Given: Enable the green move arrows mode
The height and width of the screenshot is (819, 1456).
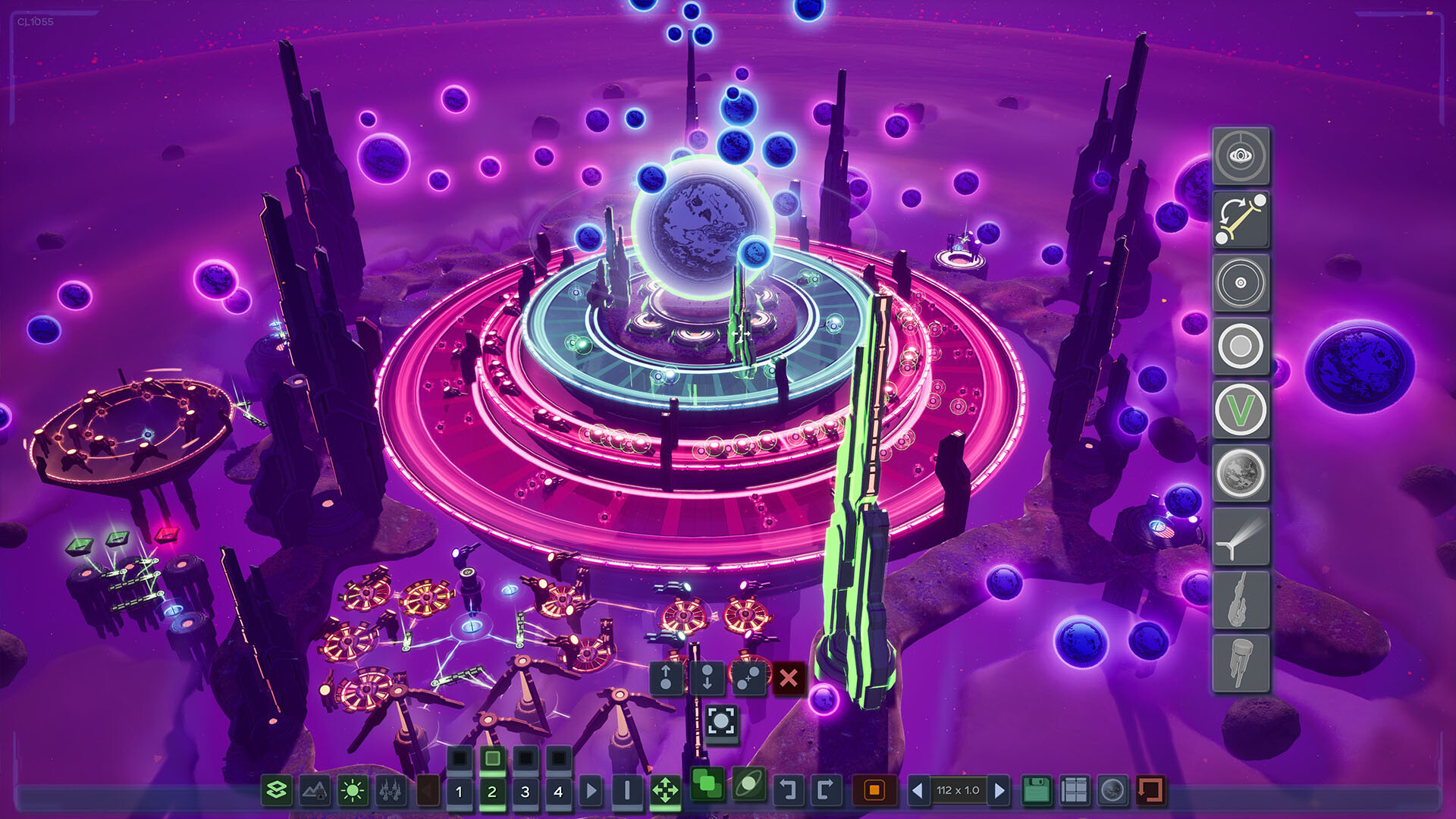Looking at the screenshot, I should [x=666, y=789].
